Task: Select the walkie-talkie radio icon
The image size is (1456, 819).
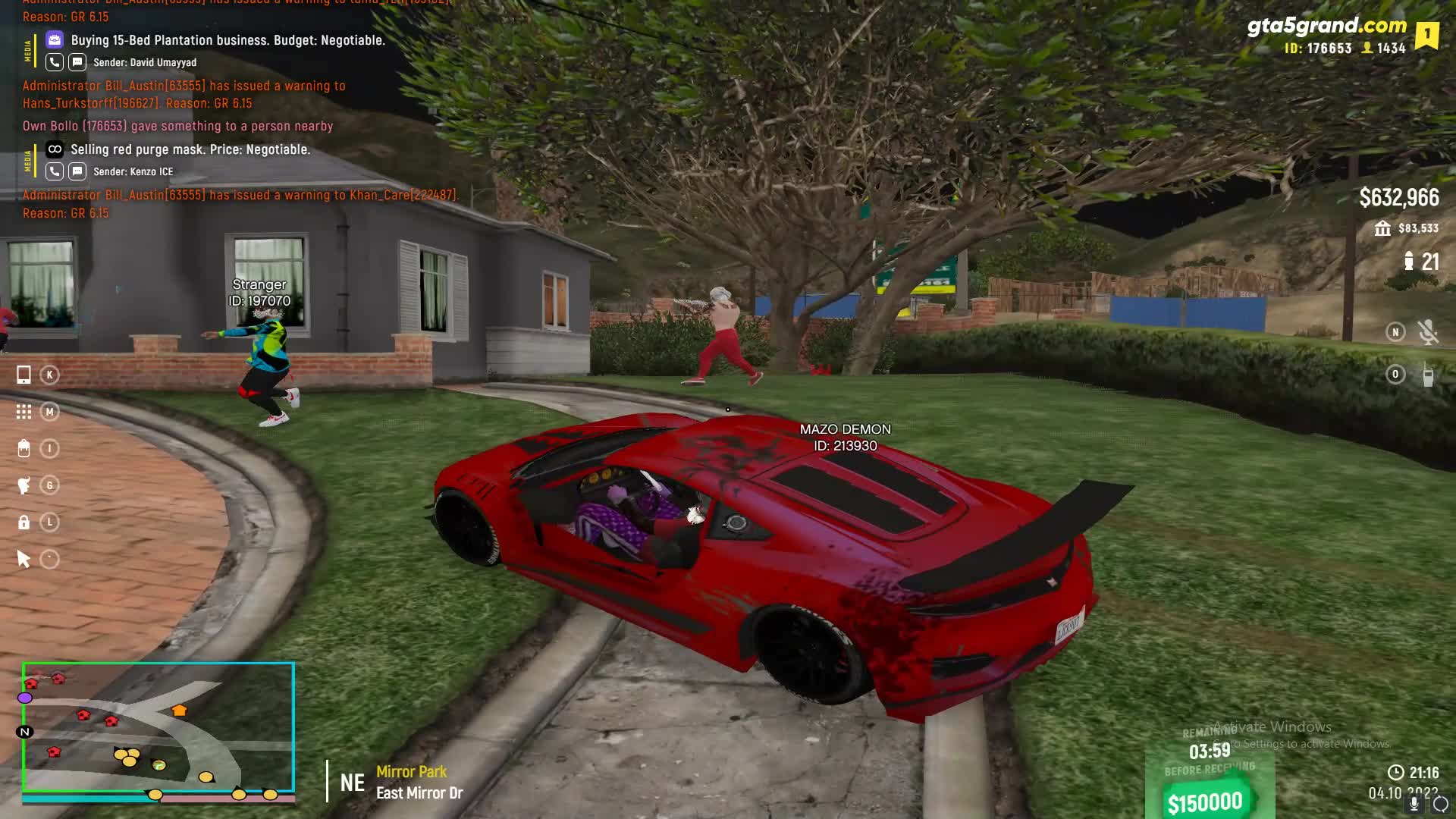Action: tap(1428, 375)
